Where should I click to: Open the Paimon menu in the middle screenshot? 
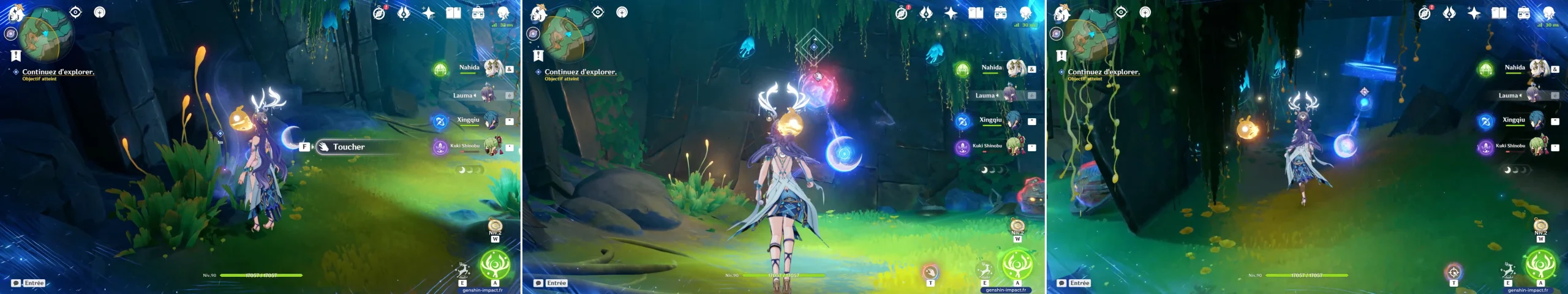538,12
